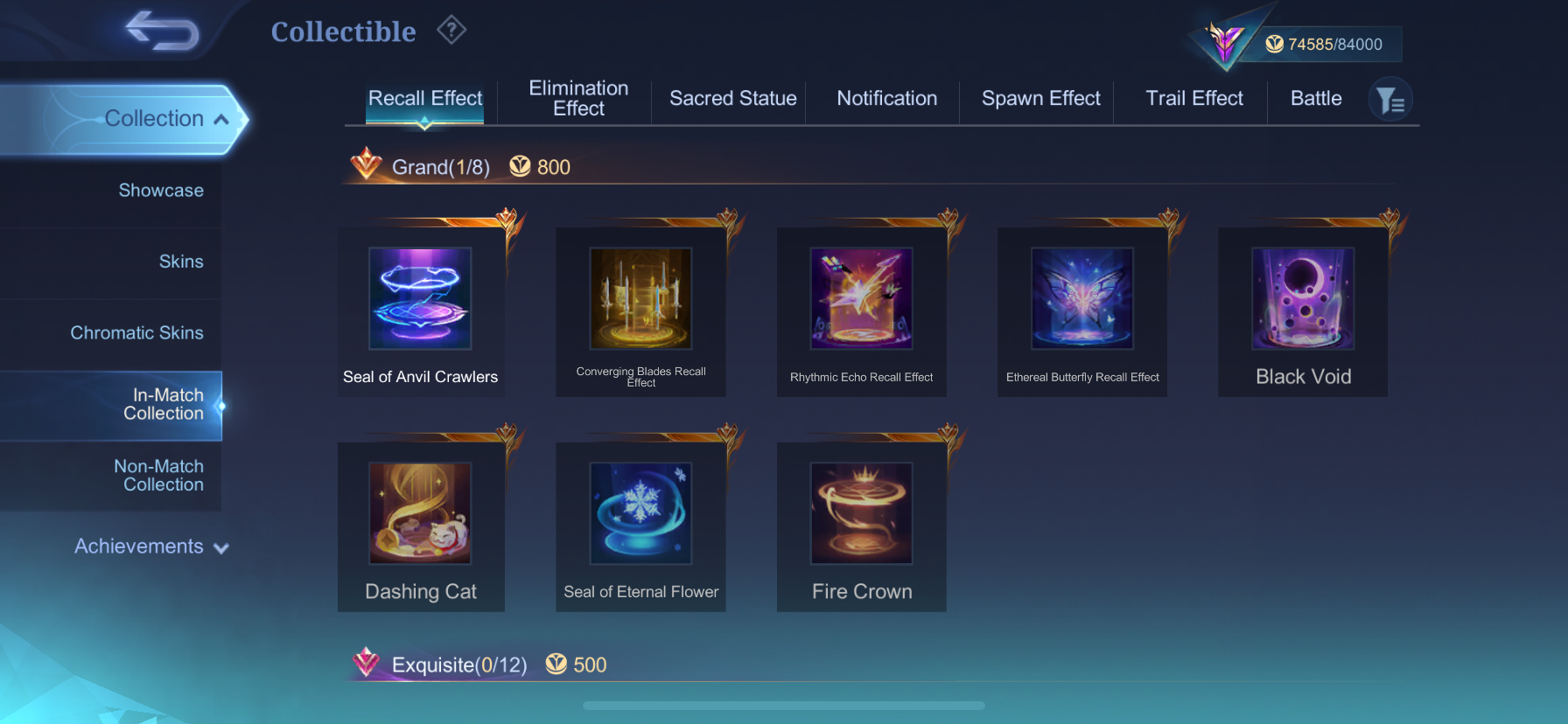
Task: Select the Converging Blades Recall Effect tile
Action: pos(640,310)
